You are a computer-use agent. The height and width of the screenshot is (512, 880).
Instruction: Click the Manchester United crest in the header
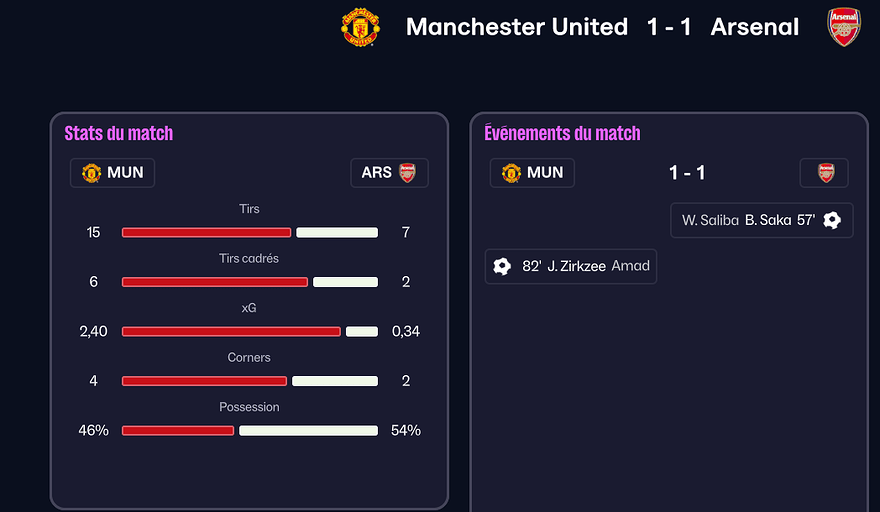(361, 27)
